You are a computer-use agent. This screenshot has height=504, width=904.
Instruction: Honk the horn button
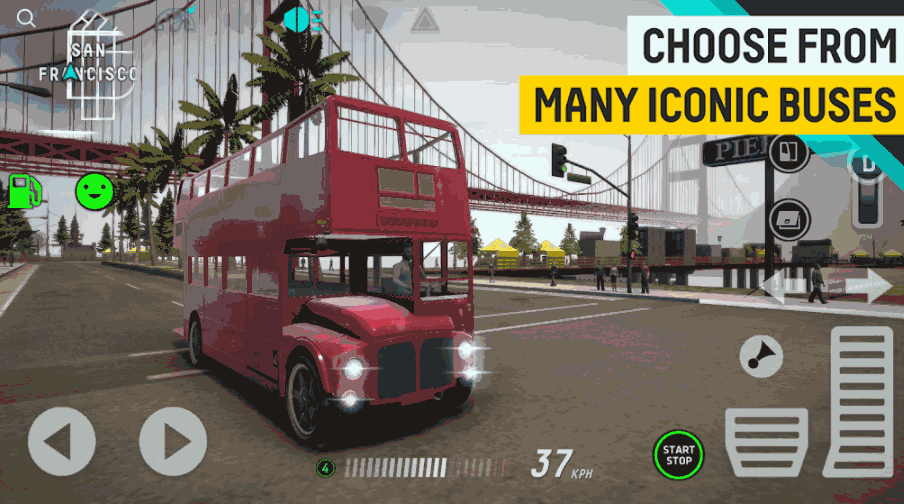point(761,355)
